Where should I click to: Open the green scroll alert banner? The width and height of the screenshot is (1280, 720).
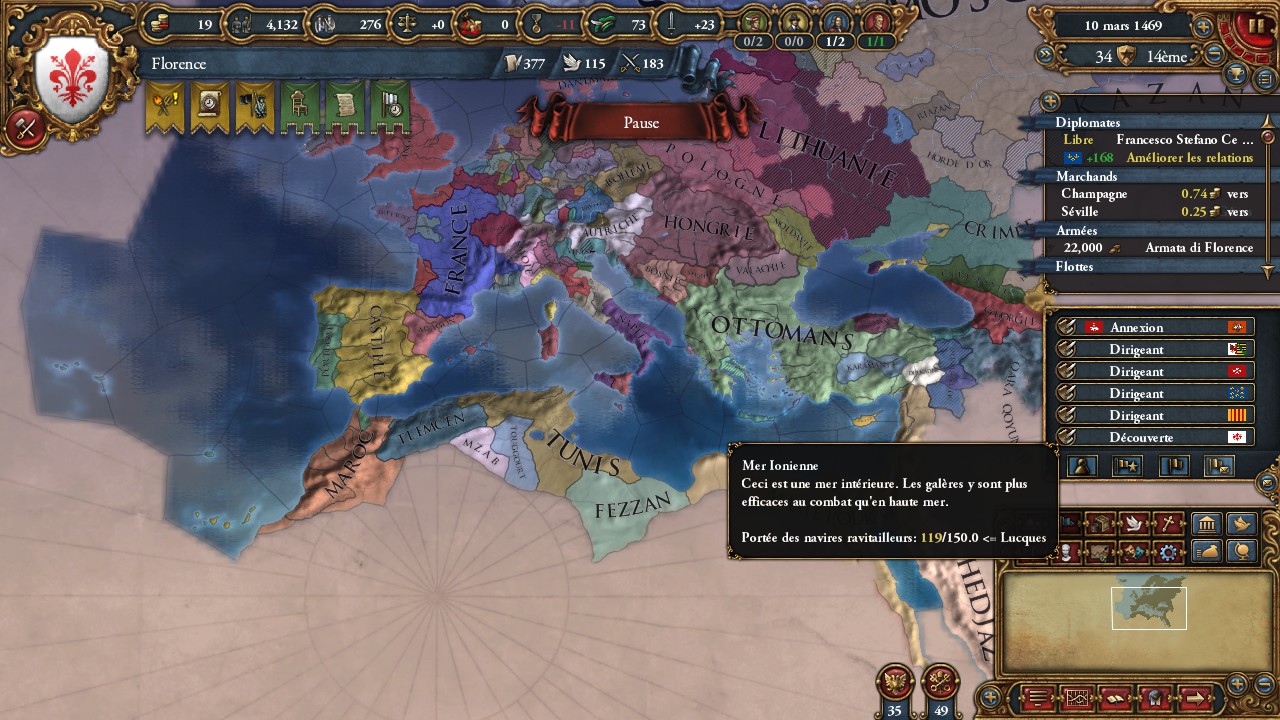click(x=344, y=106)
